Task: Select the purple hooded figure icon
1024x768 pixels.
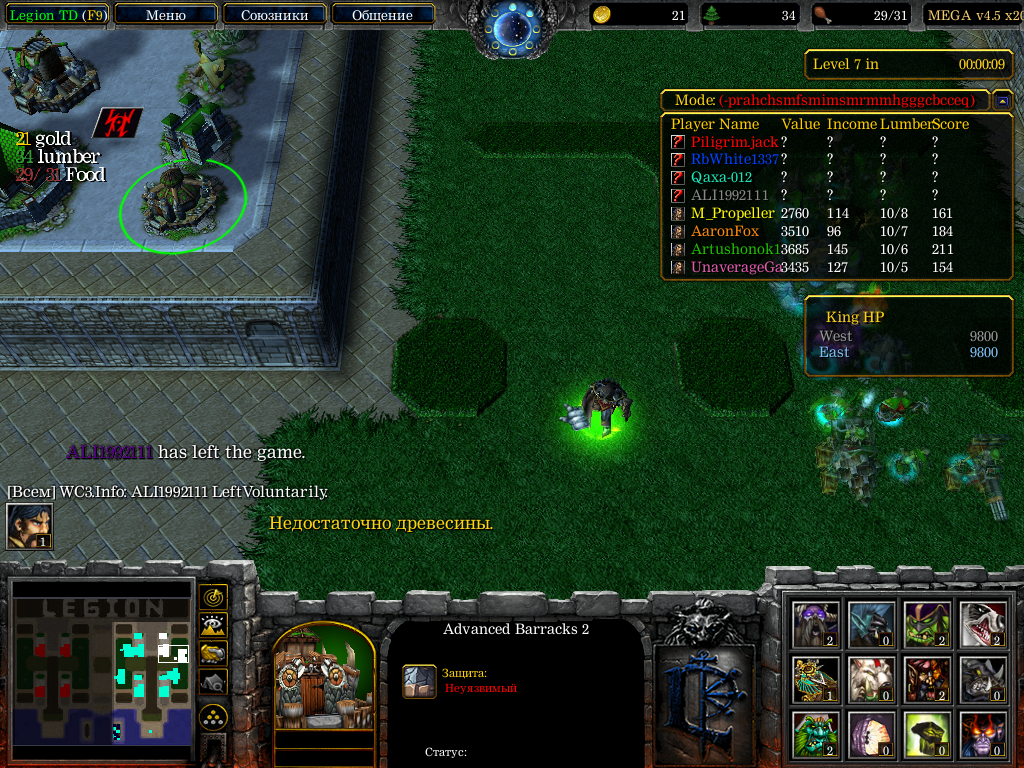Action: click(871, 734)
